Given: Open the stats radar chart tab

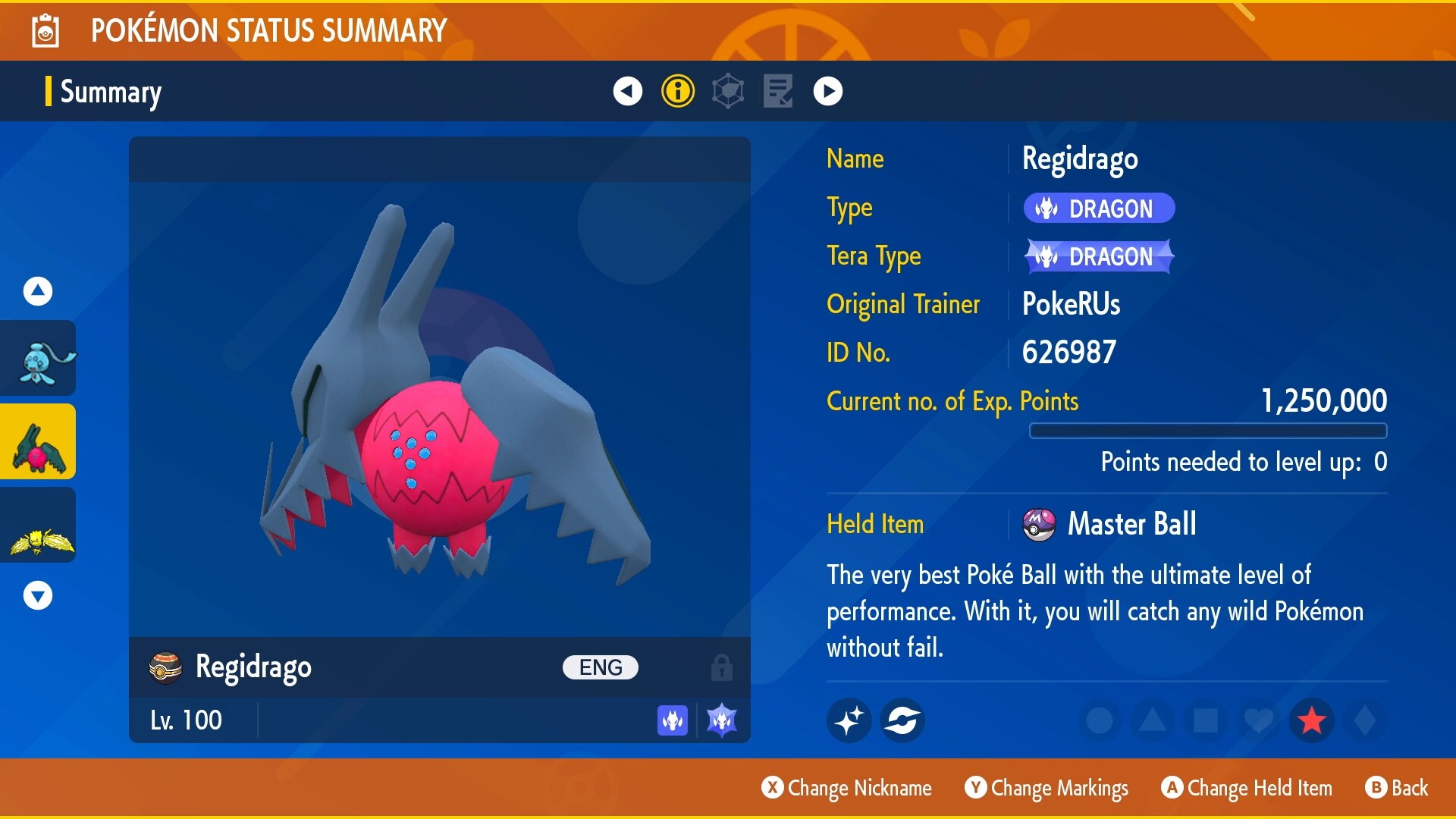Looking at the screenshot, I should (x=727, y=90).
